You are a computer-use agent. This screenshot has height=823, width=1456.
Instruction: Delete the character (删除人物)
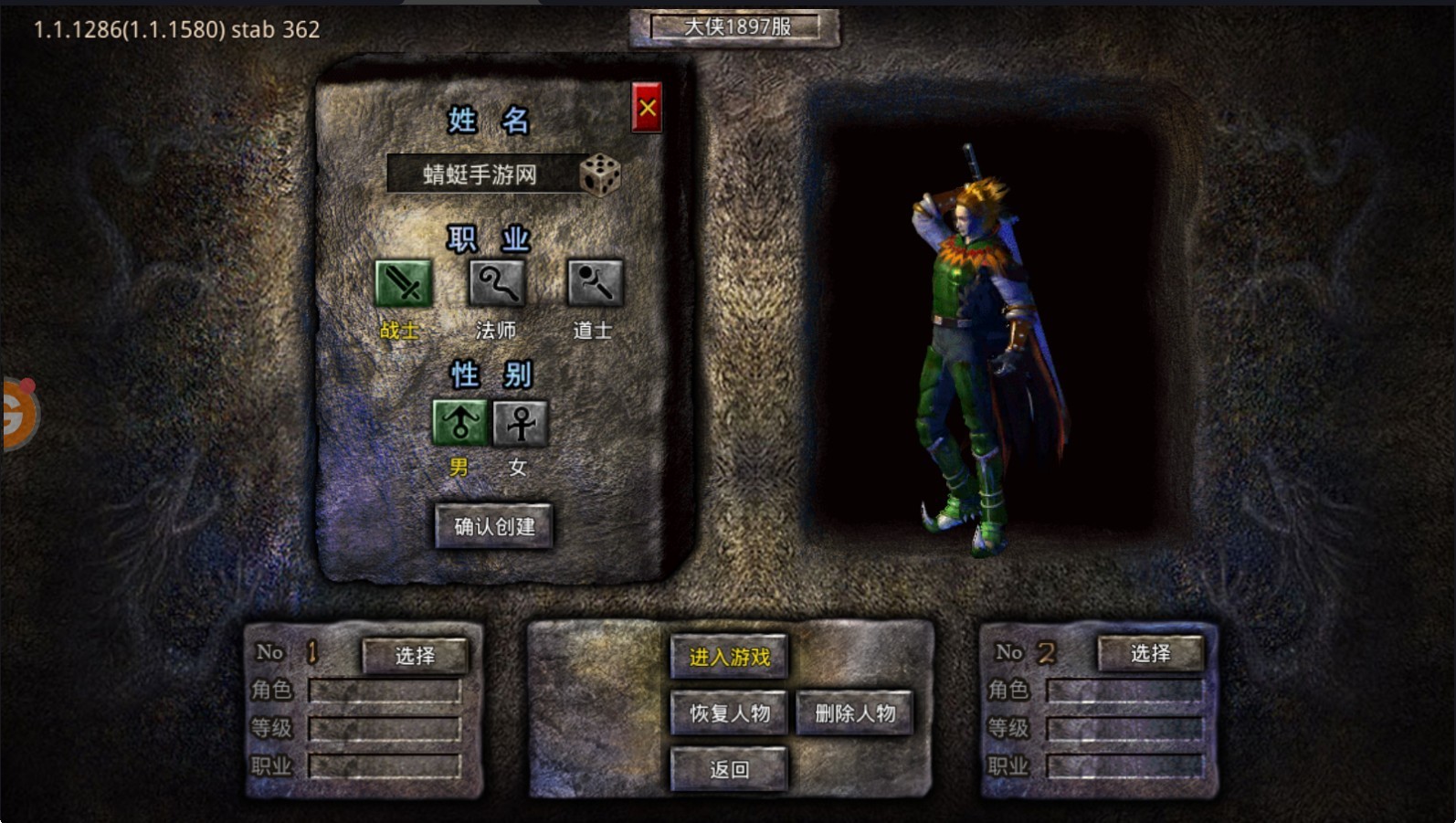pos(855,713)
